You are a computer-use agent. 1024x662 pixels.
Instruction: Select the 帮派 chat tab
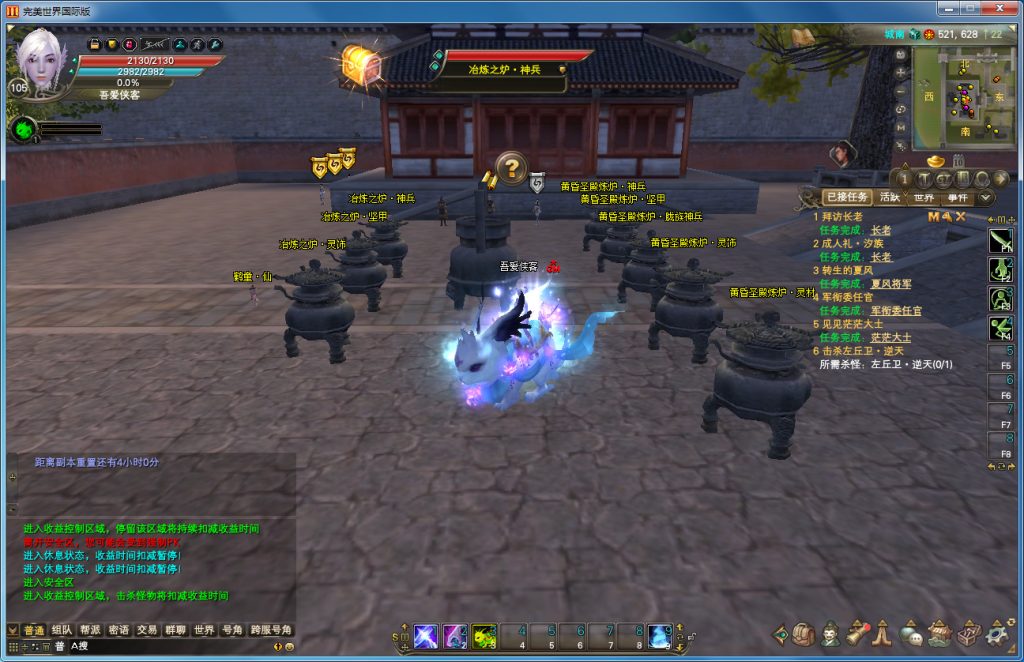pyautogui.click(x=90, y=630)
